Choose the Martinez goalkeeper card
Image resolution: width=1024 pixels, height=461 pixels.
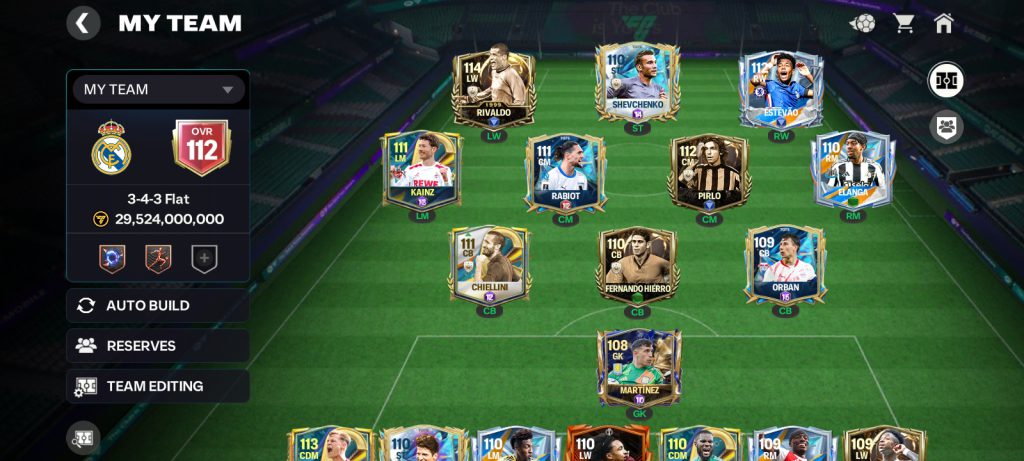pos(639,367)
